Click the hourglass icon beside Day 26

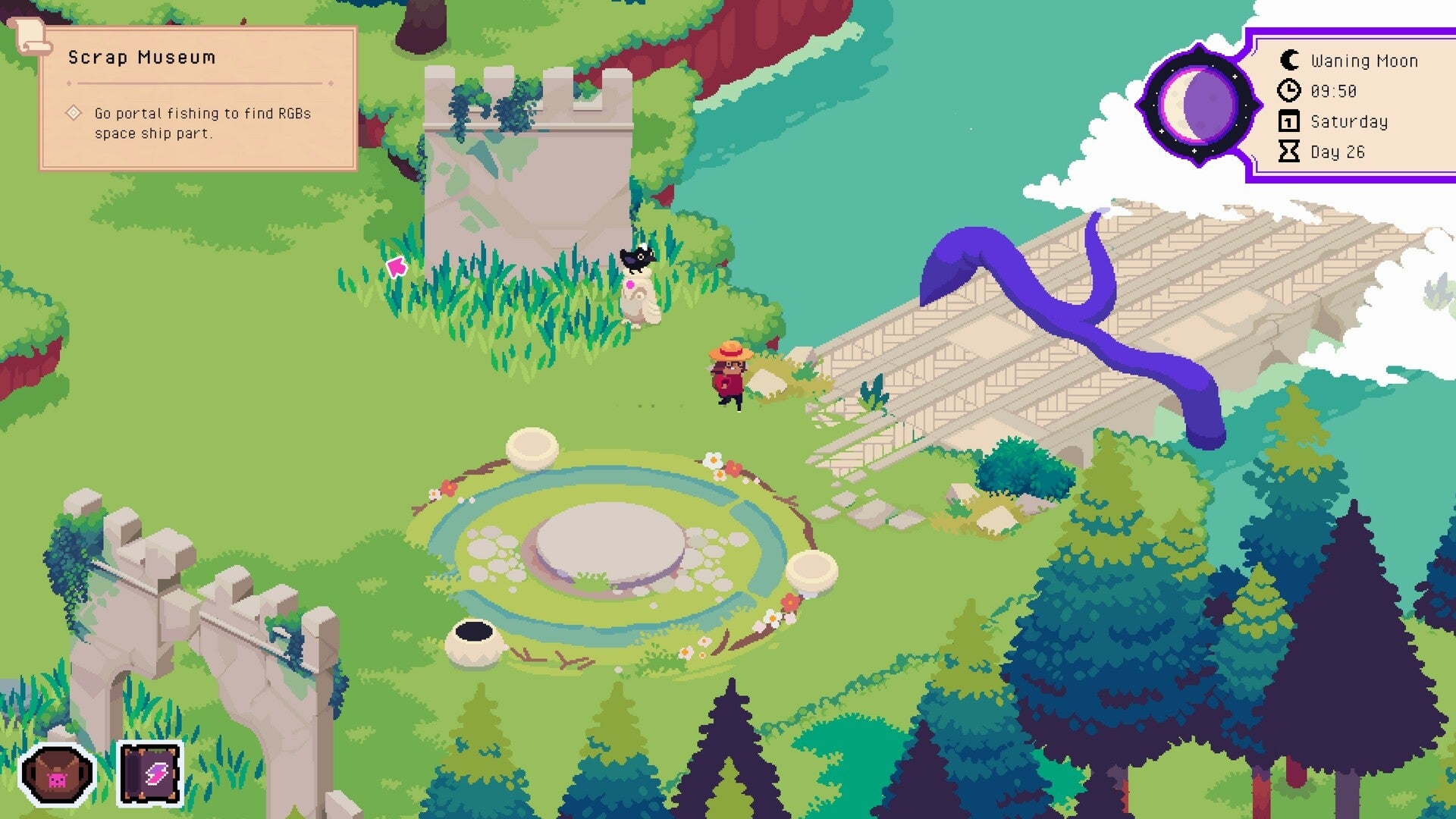coord(1289,152)
